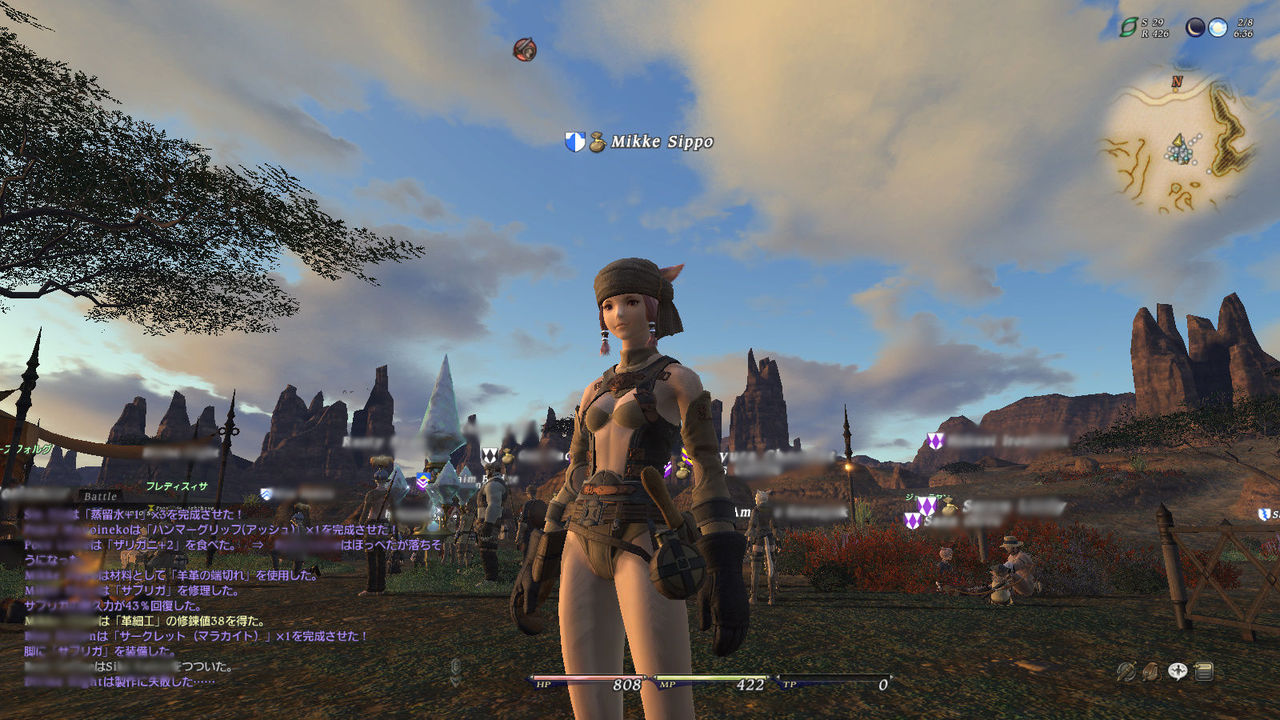The image size is (1280, 720).
Task: Open the emote speech bubble icon
Action: (1178, 672)
